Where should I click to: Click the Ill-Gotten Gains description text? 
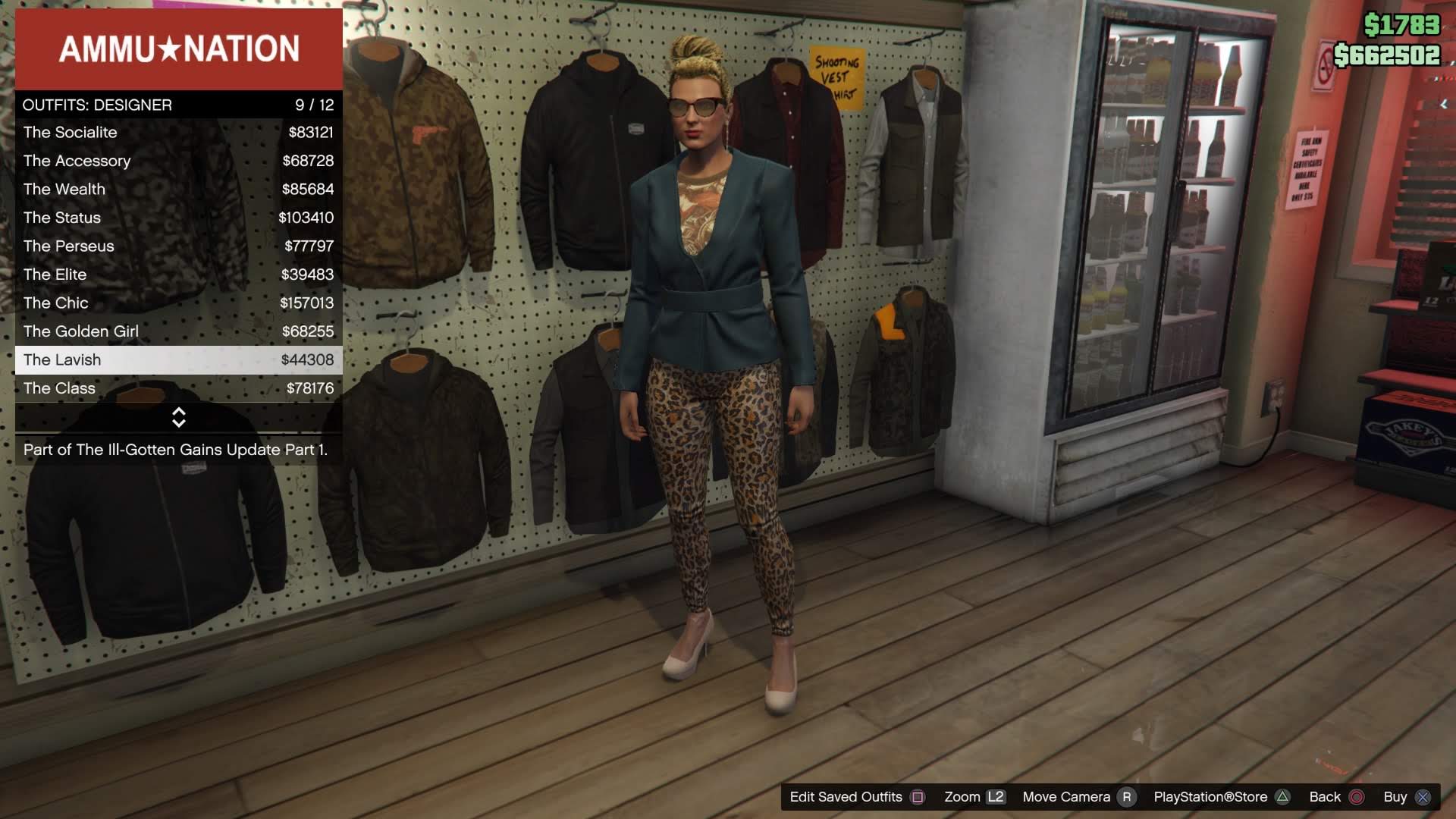click(176, 449)
